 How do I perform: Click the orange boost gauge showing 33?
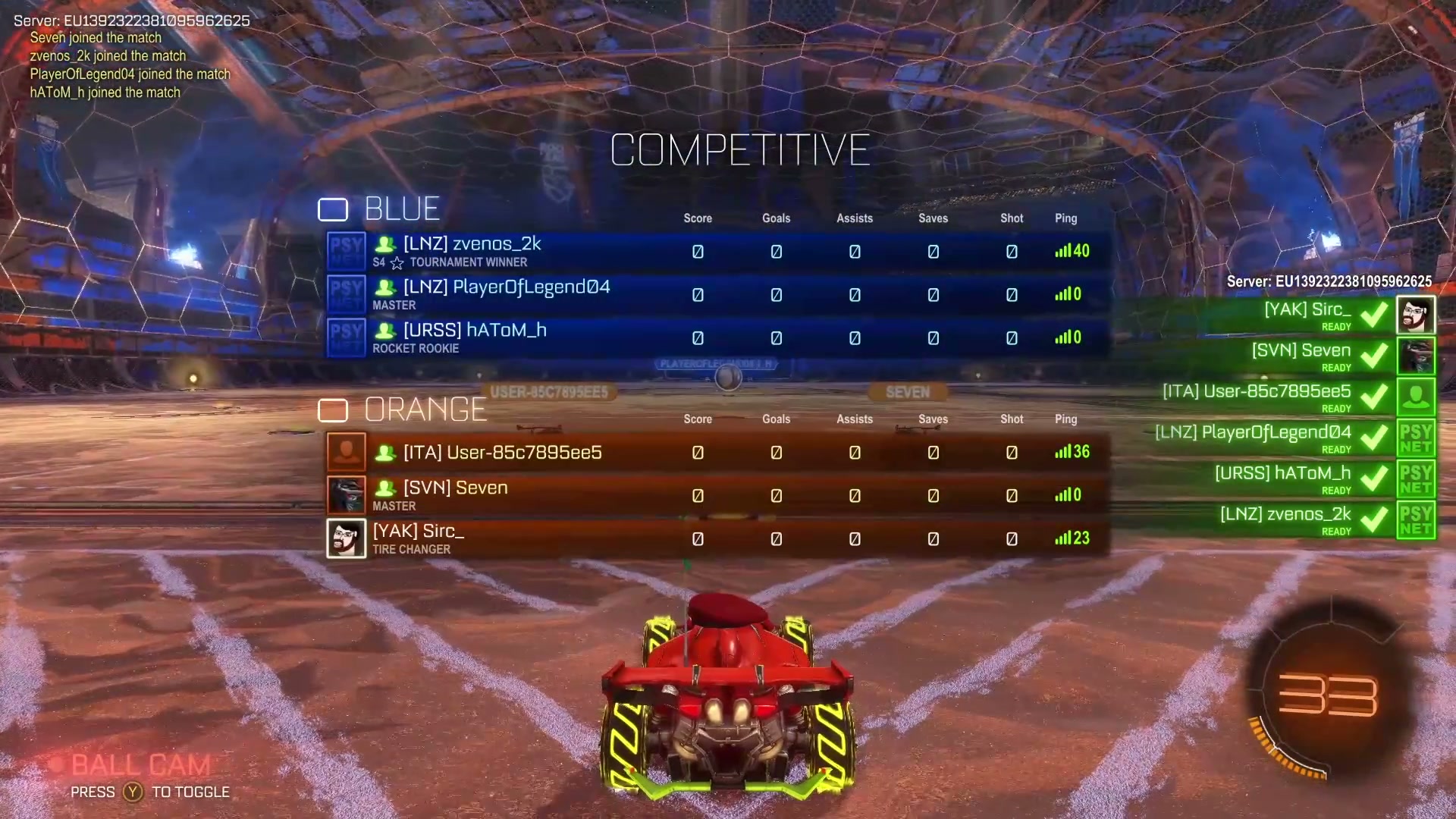[1329, 694]
